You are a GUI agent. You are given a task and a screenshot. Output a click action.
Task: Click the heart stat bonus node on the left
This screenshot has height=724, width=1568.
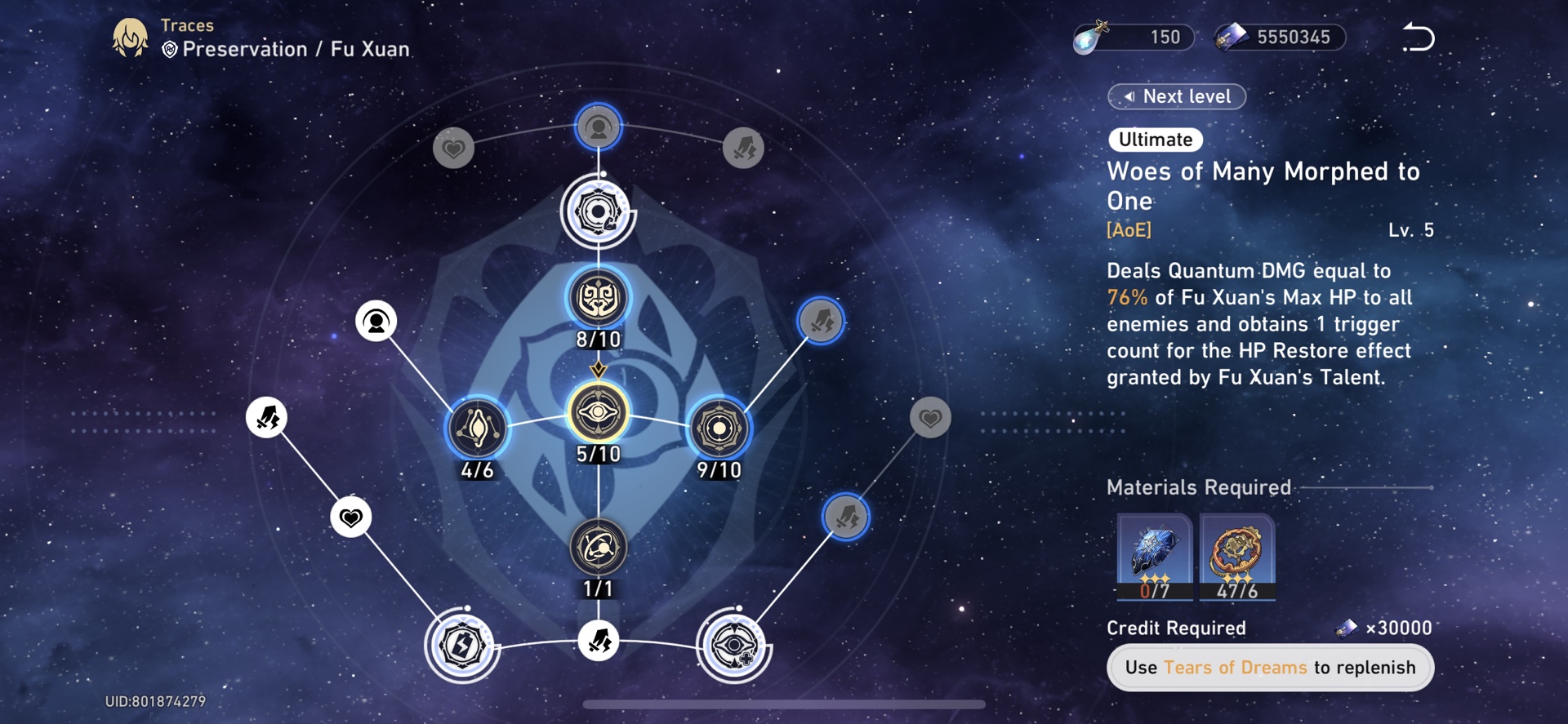[352, 517]
